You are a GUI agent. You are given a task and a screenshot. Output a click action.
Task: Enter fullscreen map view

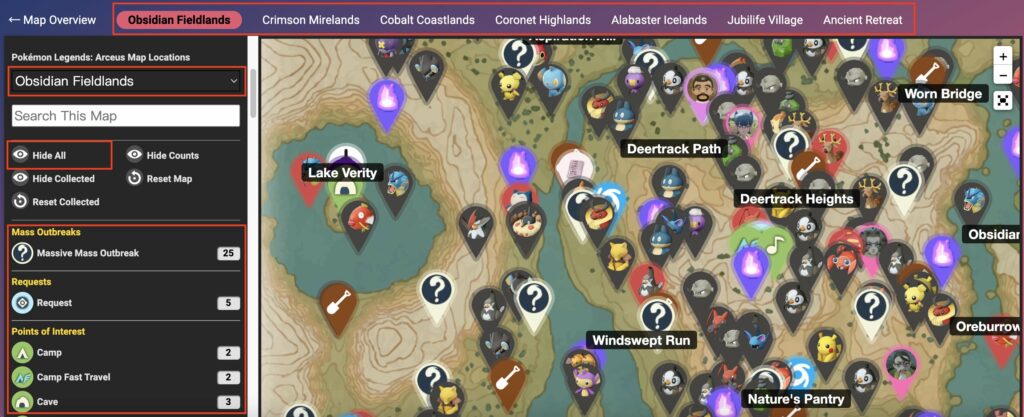click(x=1002, y=98)
